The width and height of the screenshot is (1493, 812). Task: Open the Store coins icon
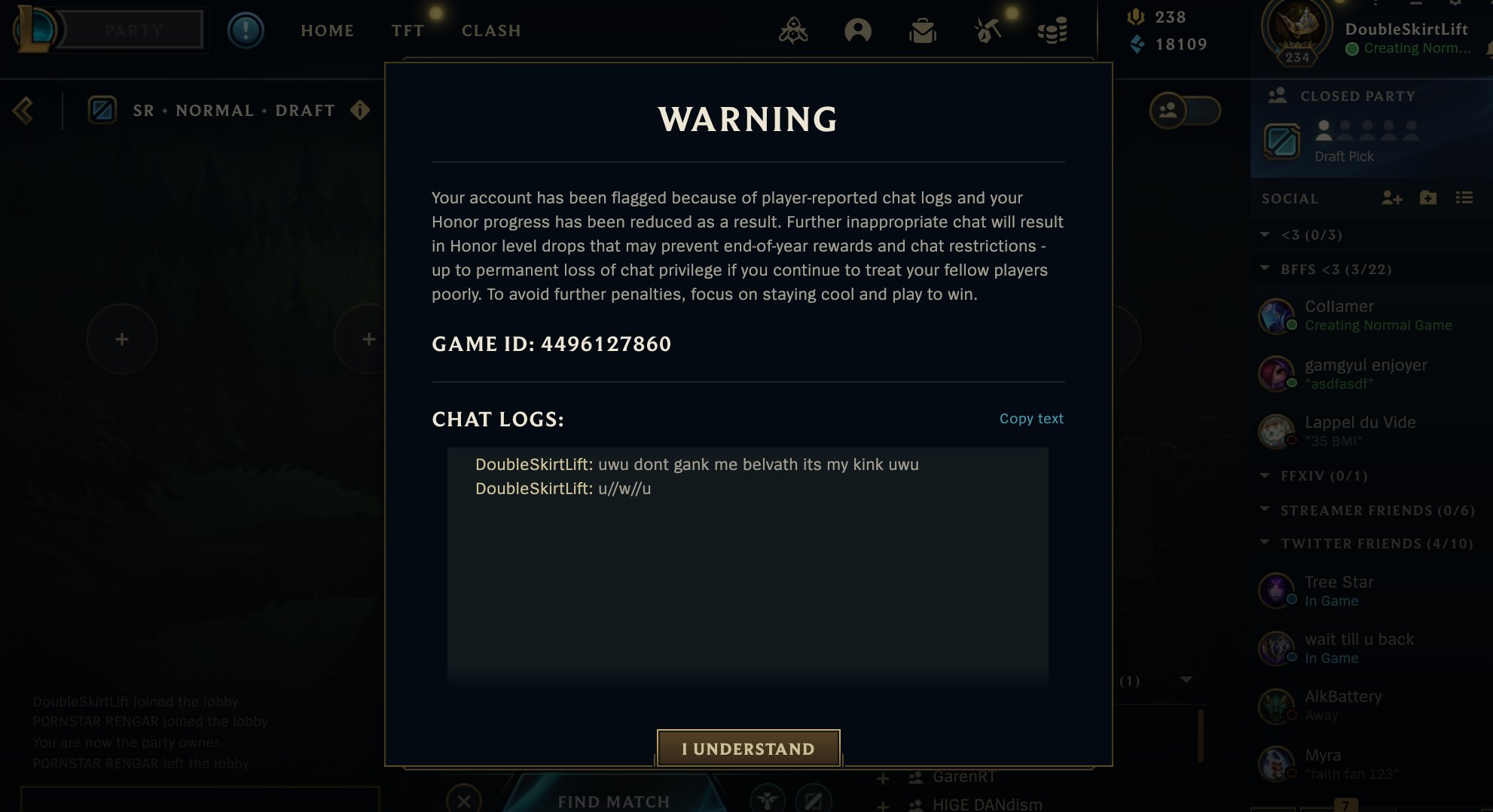point(1053,30)
